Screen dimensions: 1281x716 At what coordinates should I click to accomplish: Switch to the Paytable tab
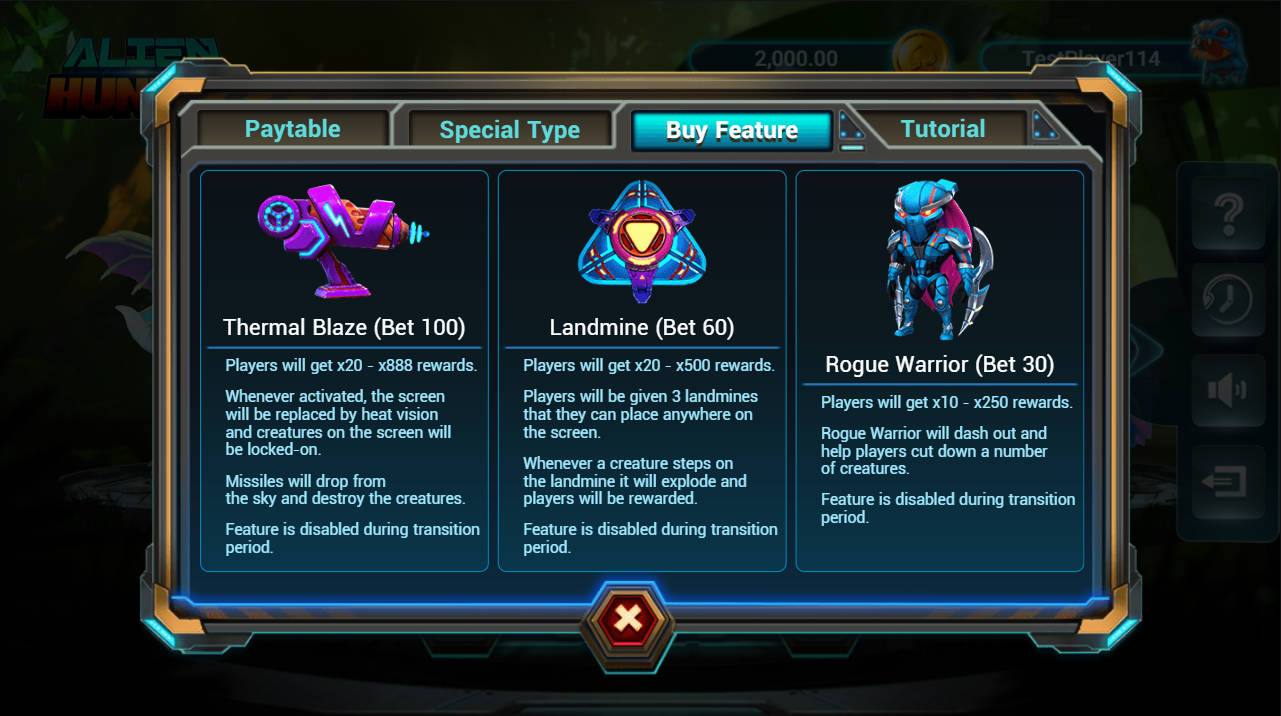coord(293,129)
